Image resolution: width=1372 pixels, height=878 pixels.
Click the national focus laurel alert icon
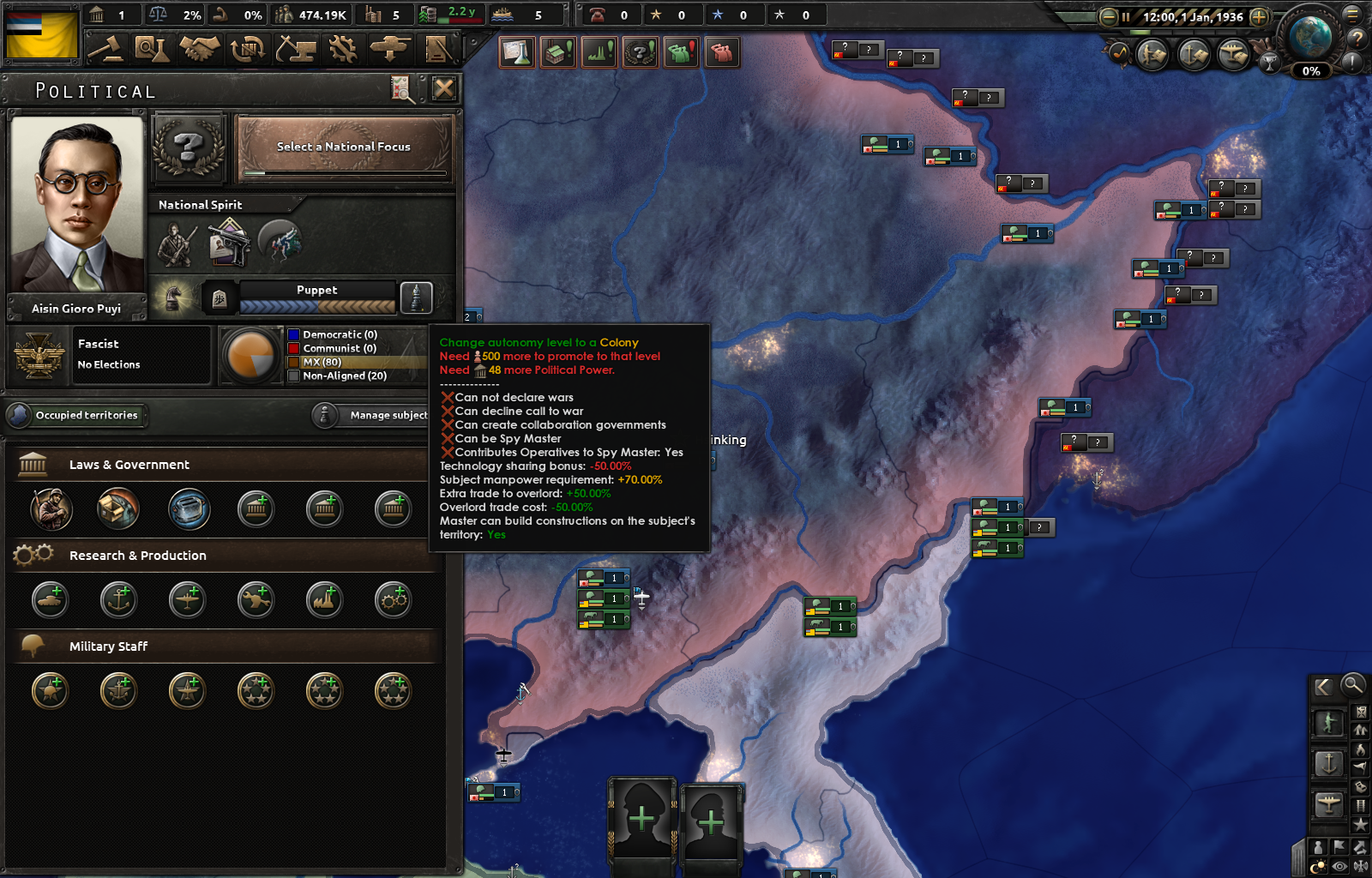tap(641, 52)
